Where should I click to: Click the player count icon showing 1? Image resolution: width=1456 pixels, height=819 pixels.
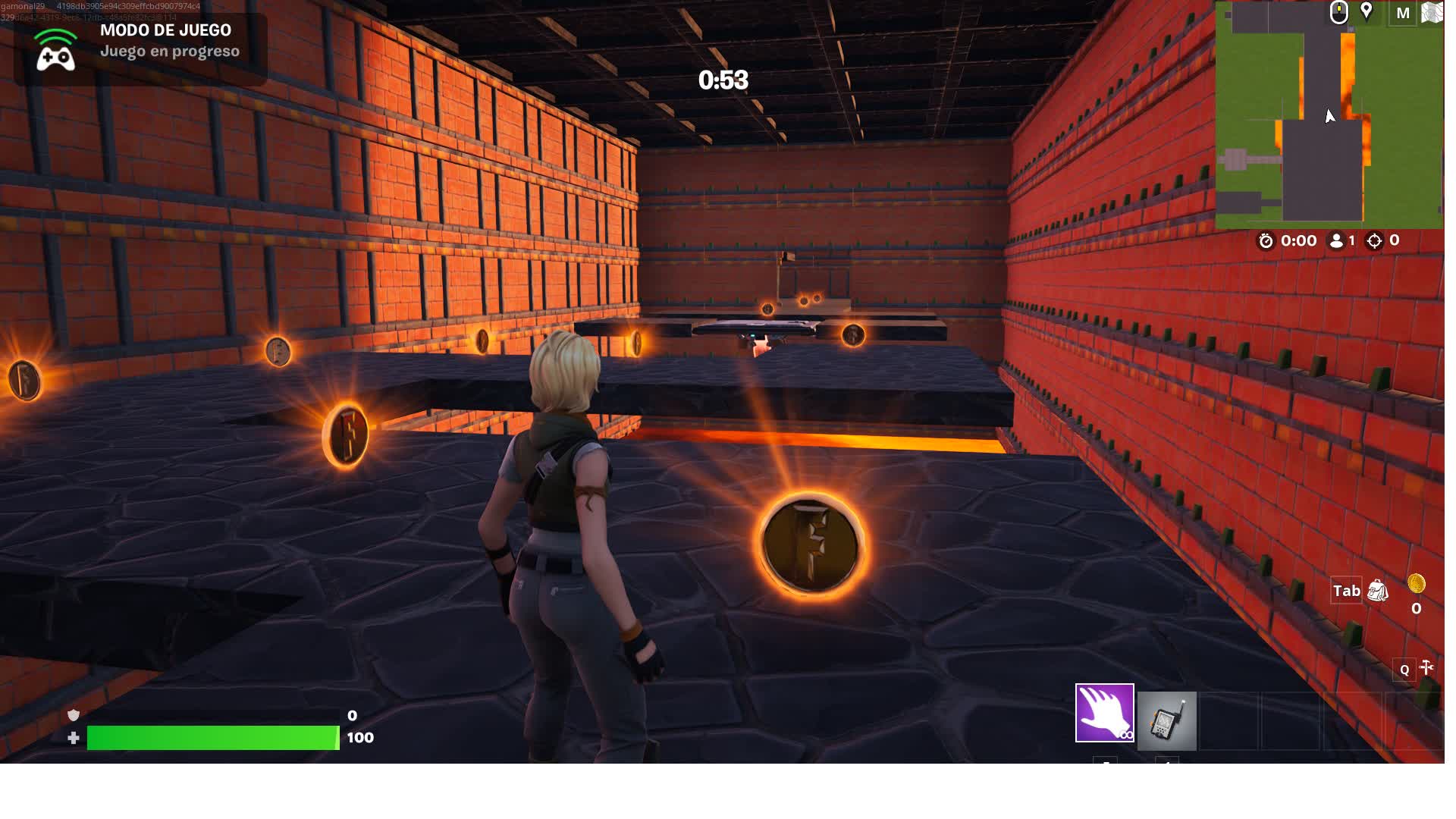tap(1337, 241)
